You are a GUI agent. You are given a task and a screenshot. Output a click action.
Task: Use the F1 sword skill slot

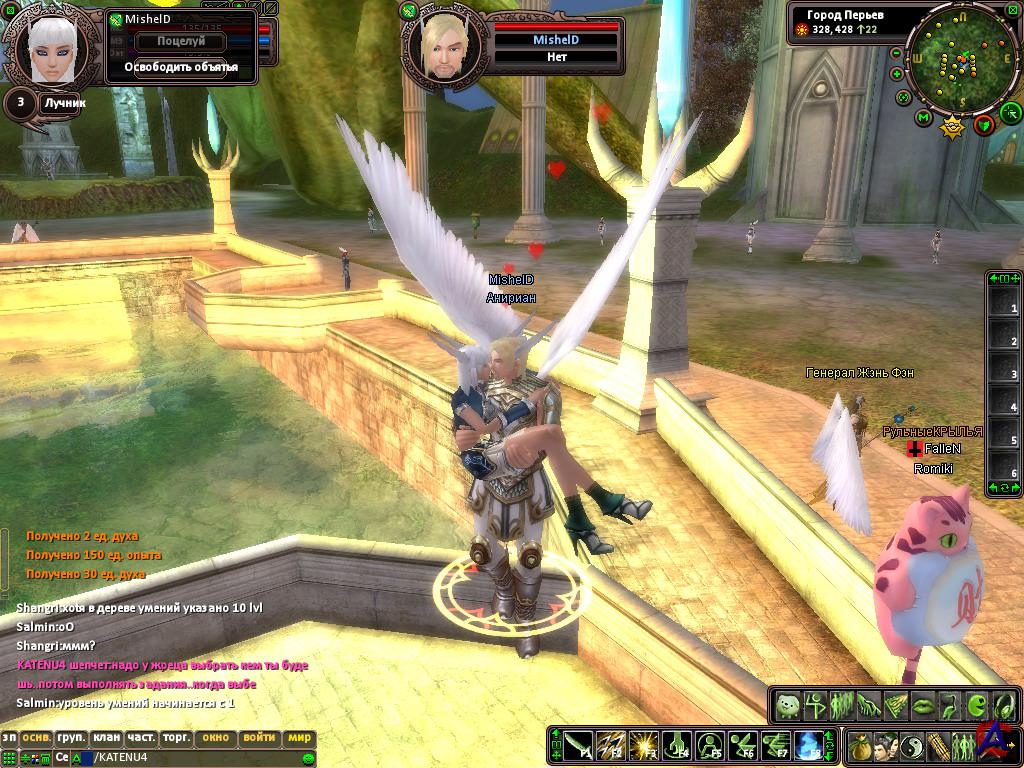(578, 745)
